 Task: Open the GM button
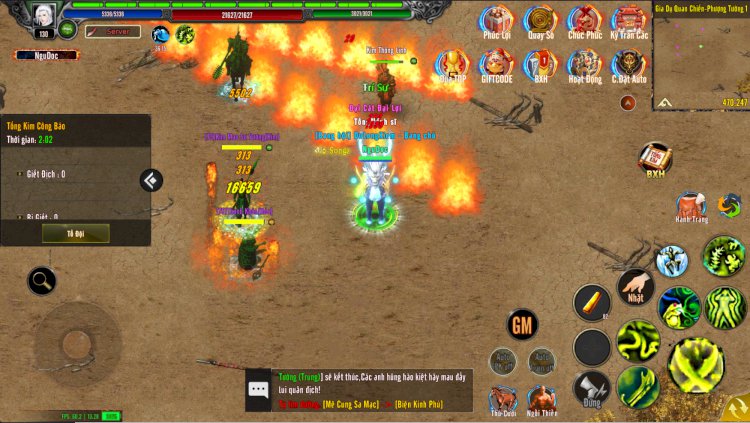(523, 324)
